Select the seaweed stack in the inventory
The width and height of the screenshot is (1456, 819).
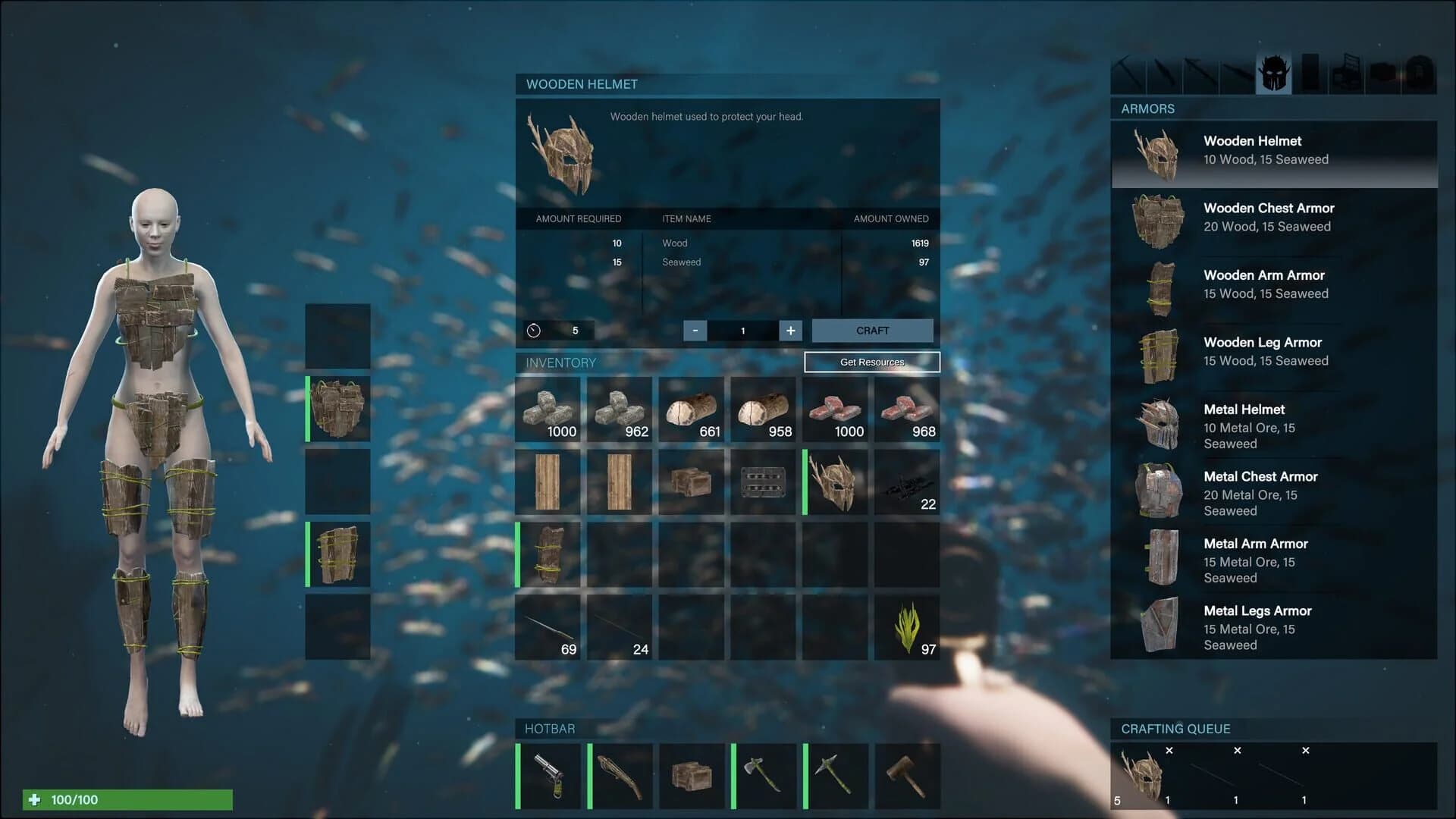point(907,627)
